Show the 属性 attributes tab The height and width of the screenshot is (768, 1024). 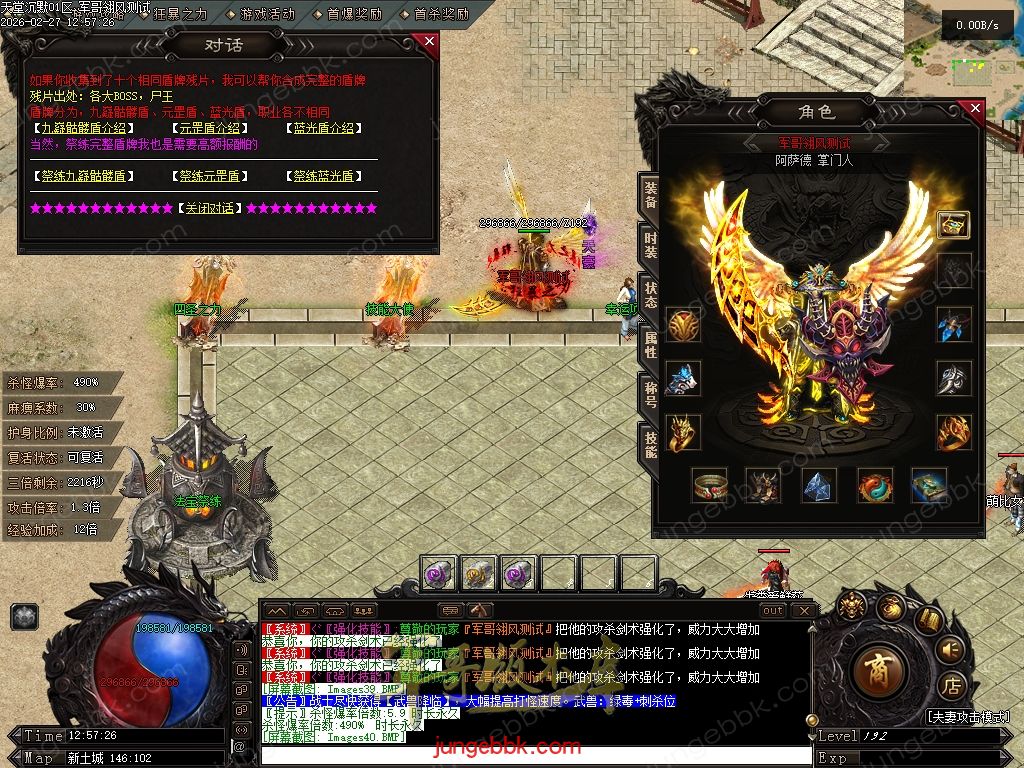650,345
